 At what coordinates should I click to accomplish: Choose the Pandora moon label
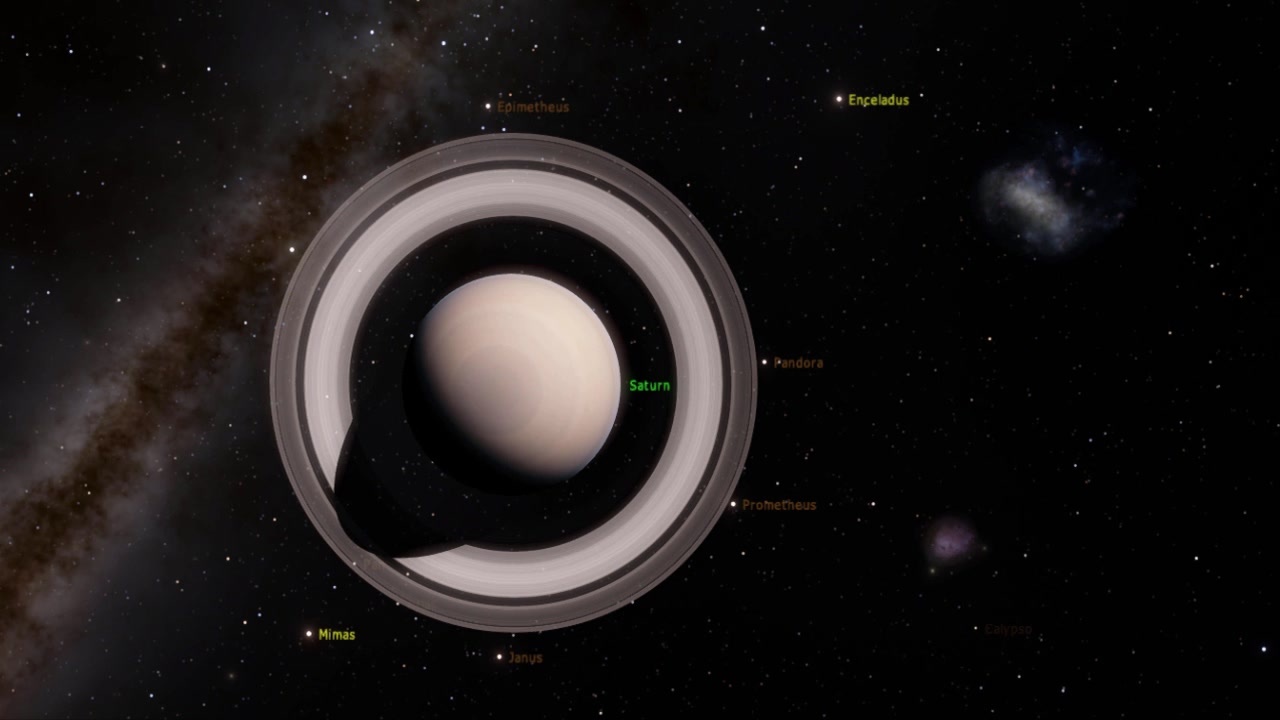[x=798, y=363]
